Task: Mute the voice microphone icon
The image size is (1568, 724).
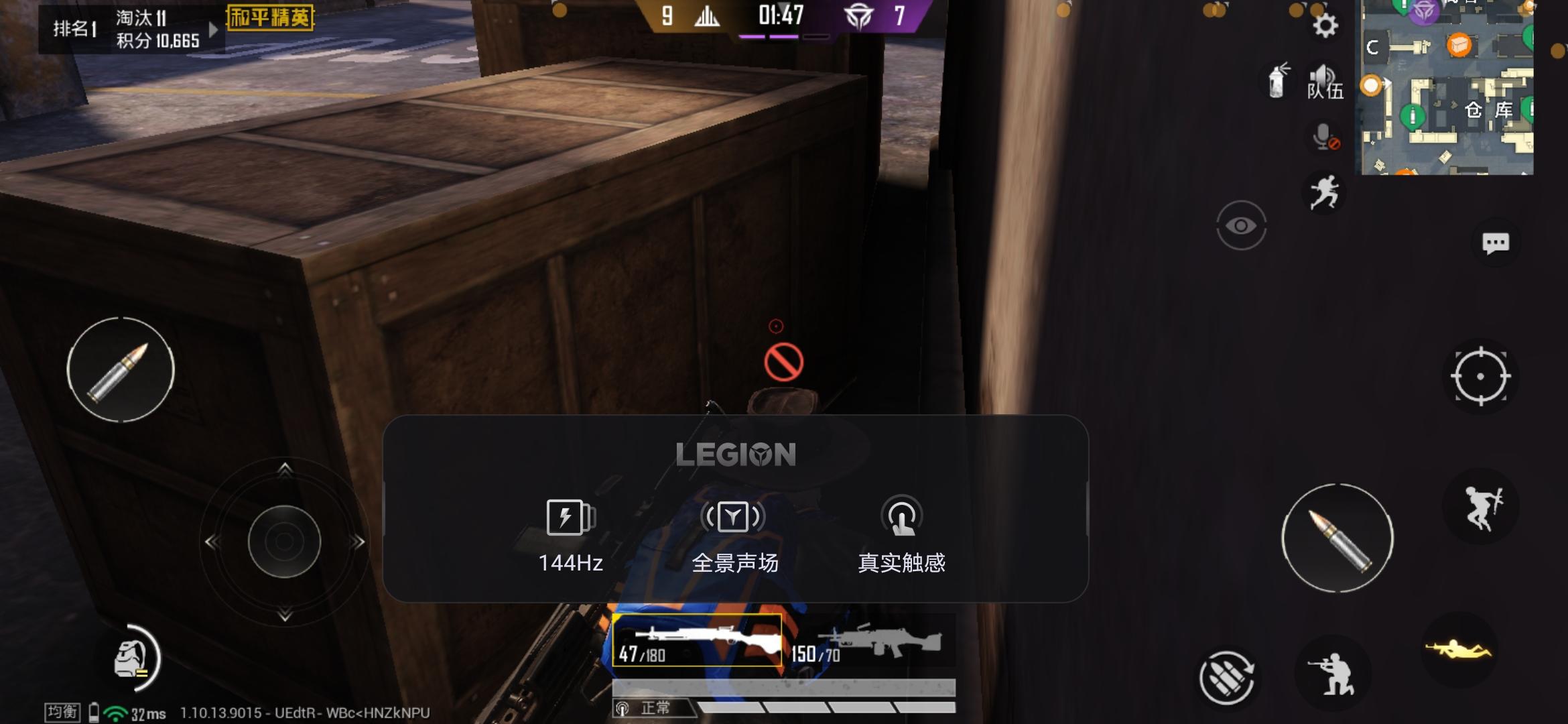Action: [1323, 137]
